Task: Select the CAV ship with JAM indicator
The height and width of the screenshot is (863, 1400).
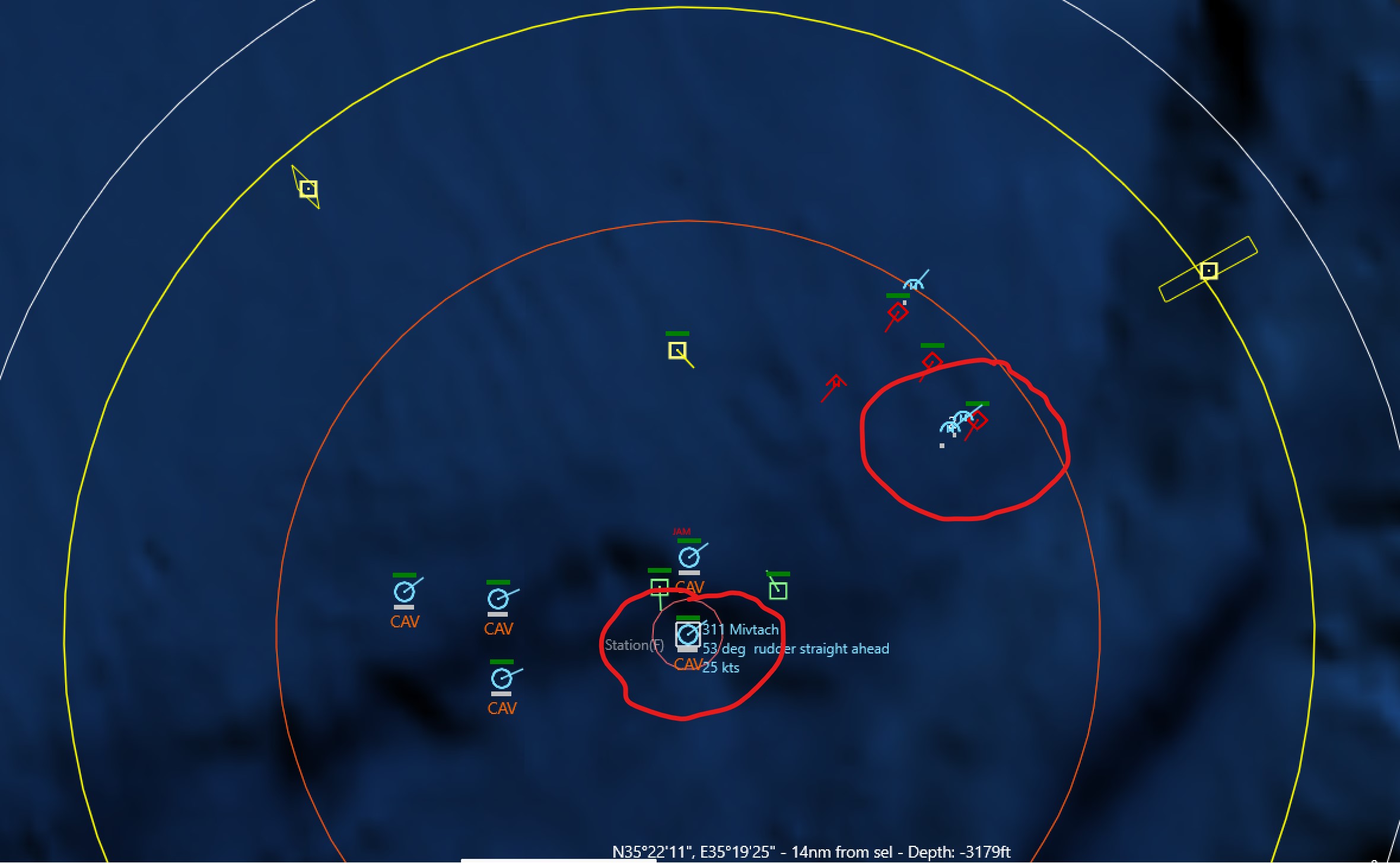Action: [x=689, y=557]
